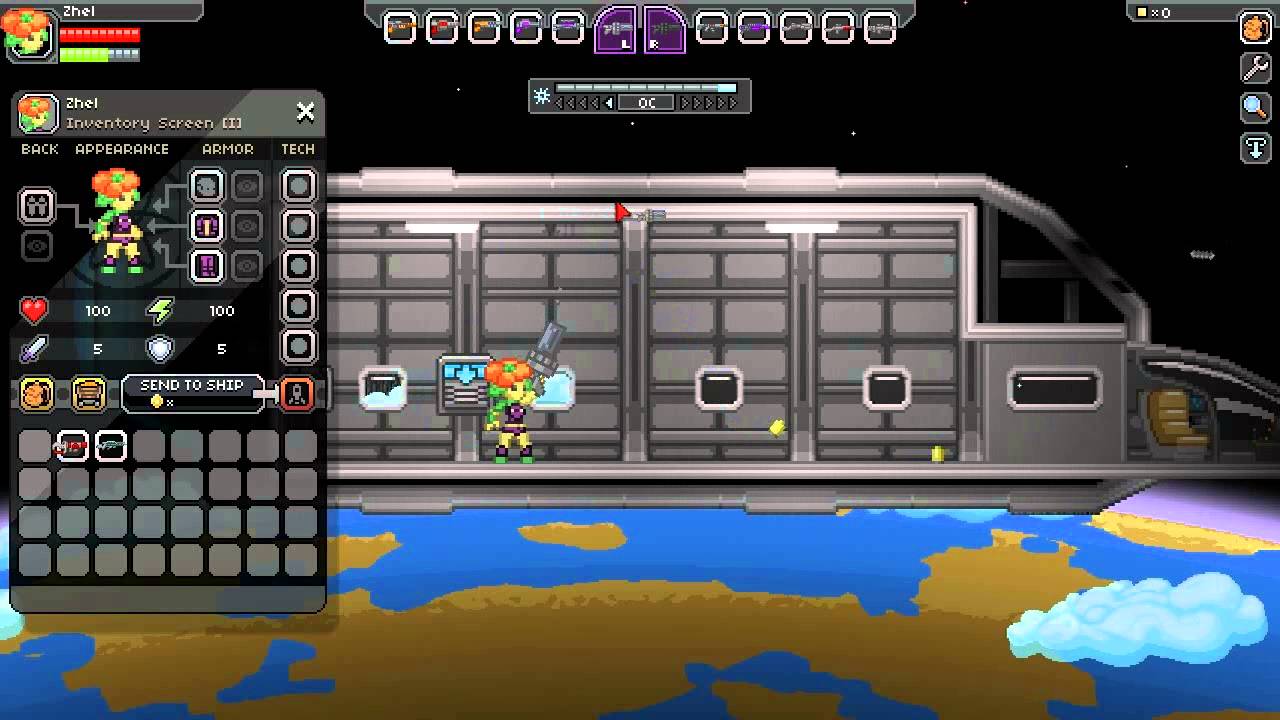Click the back item equipment slot

click(x=37, y=206)
